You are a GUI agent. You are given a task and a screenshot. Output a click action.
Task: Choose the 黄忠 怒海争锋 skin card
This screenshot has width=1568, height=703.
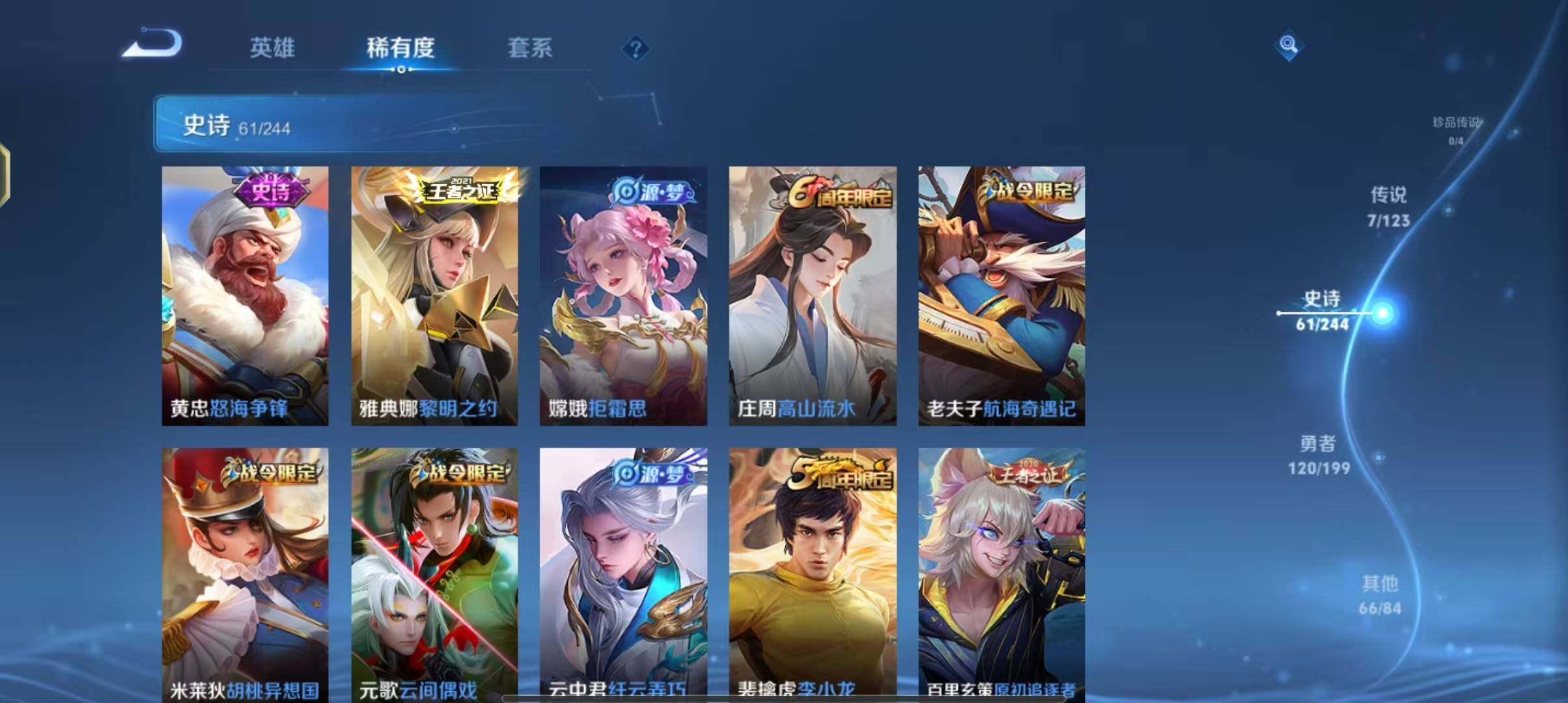245,296
